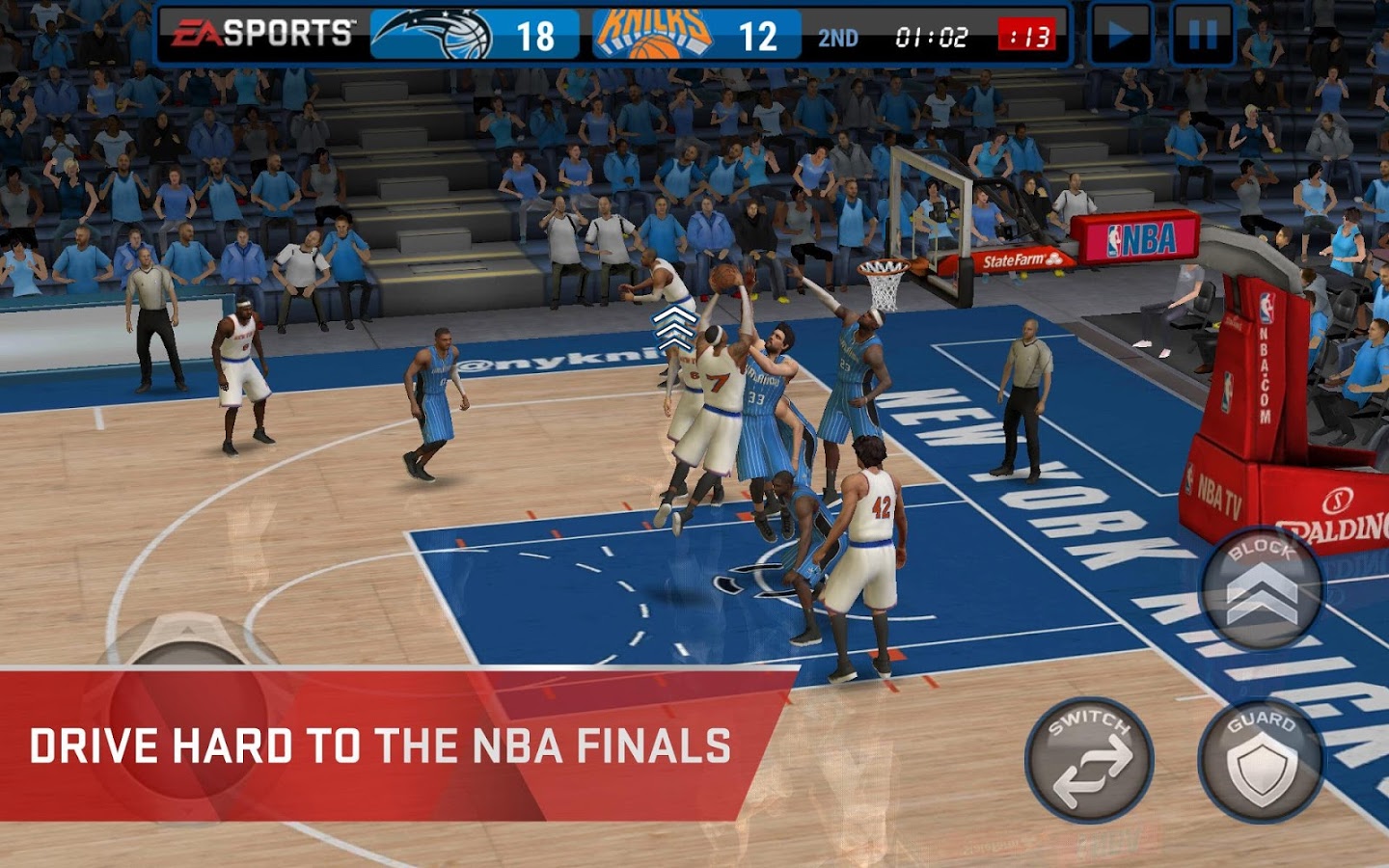Click the play arrow button in scoreboard

coord(1120,36)
